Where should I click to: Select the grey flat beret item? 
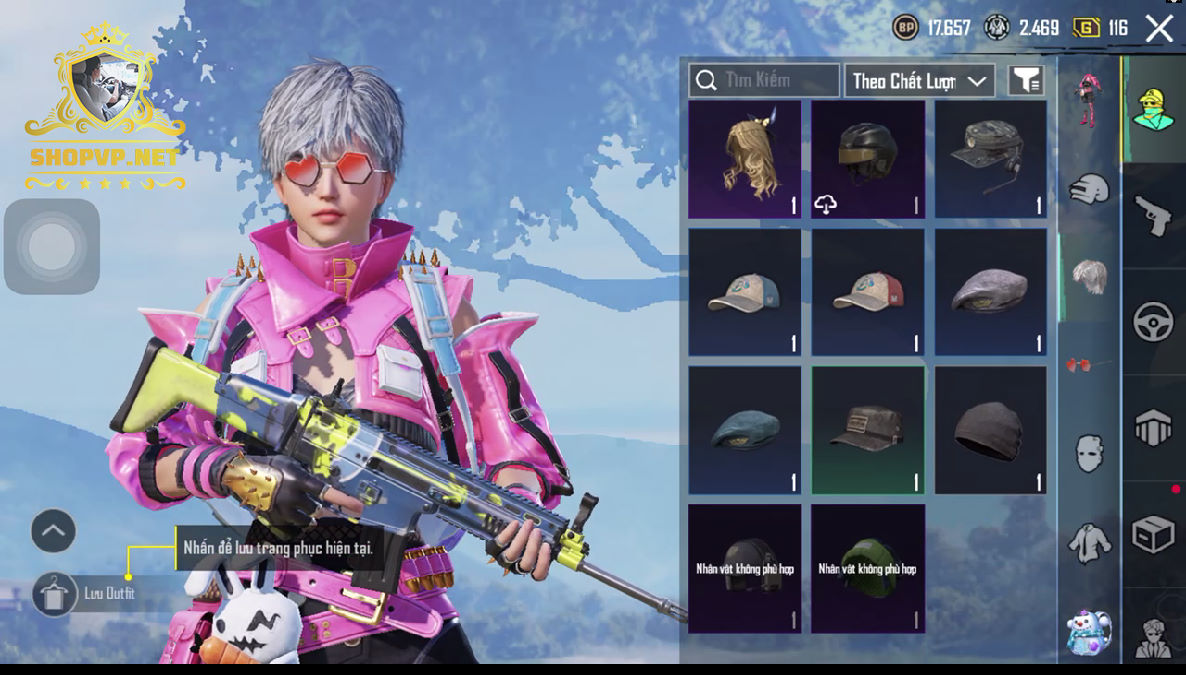[991, 292]
